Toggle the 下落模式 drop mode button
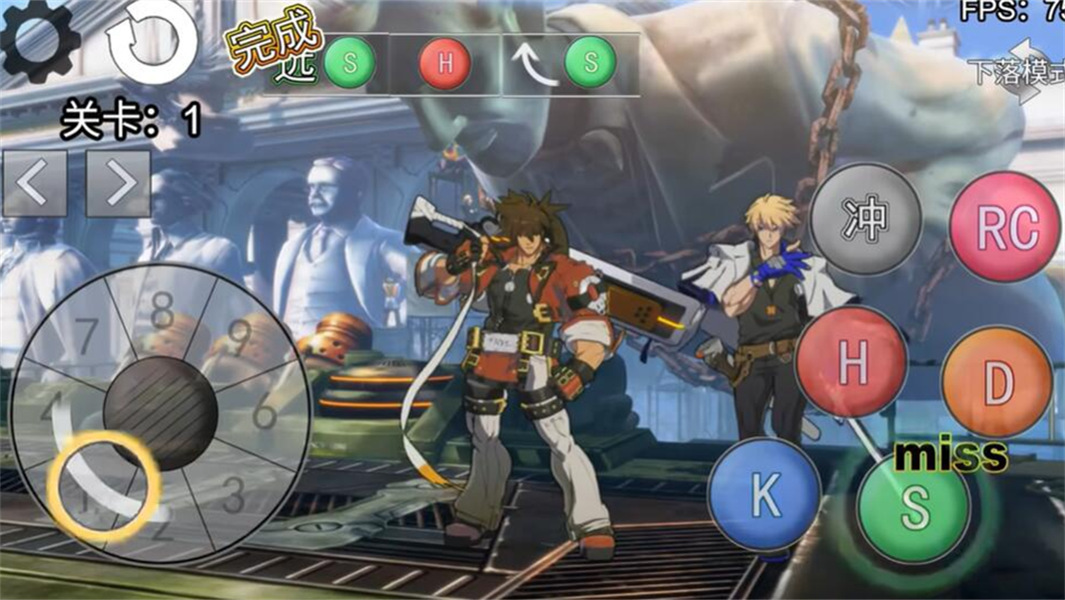Image resolution: width=1065 pixels, height=600 pixels. pyautogui.click(x=1018, y=72)
